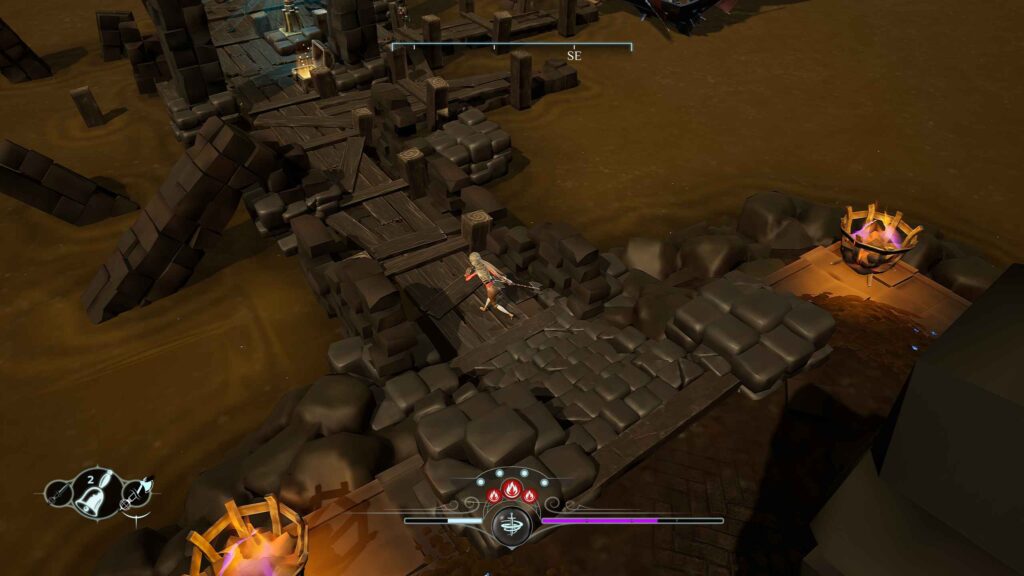
Task: Activate the whirlwind spin ability orb
Action: [x=511, y=523]
